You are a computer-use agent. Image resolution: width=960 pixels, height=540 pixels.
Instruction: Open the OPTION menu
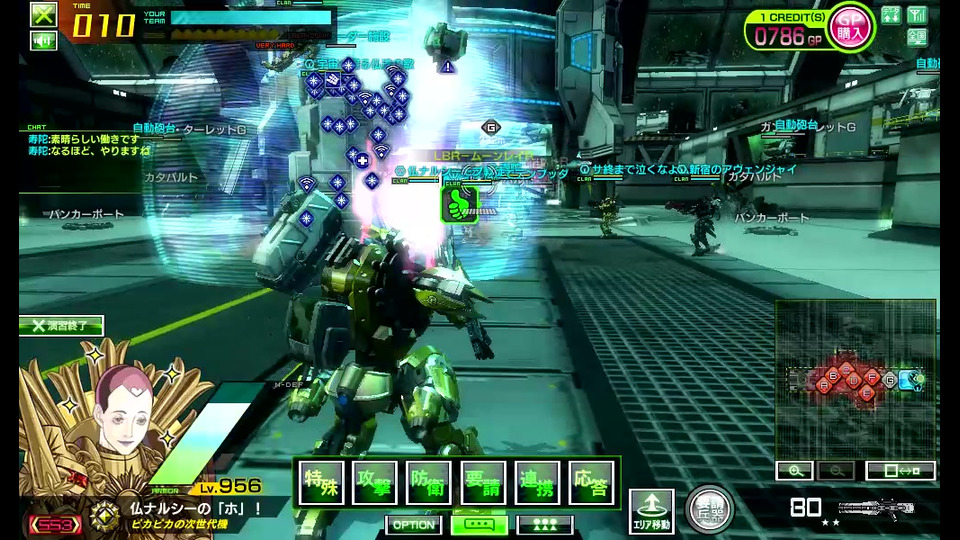(413, 524)
